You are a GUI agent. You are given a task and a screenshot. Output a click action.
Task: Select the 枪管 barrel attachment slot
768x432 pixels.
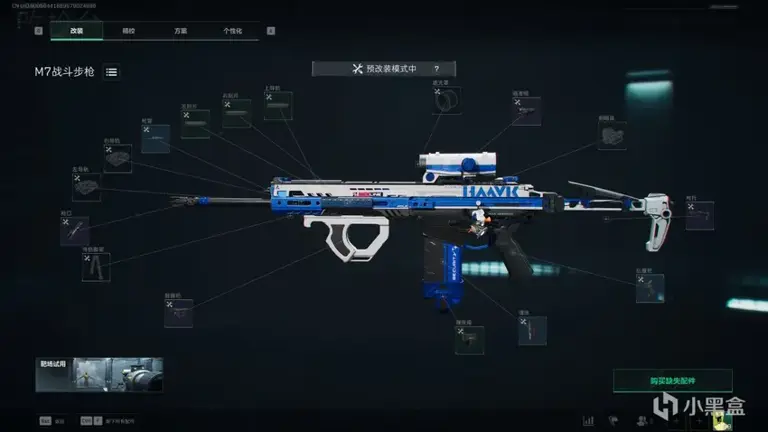[155, 139]
